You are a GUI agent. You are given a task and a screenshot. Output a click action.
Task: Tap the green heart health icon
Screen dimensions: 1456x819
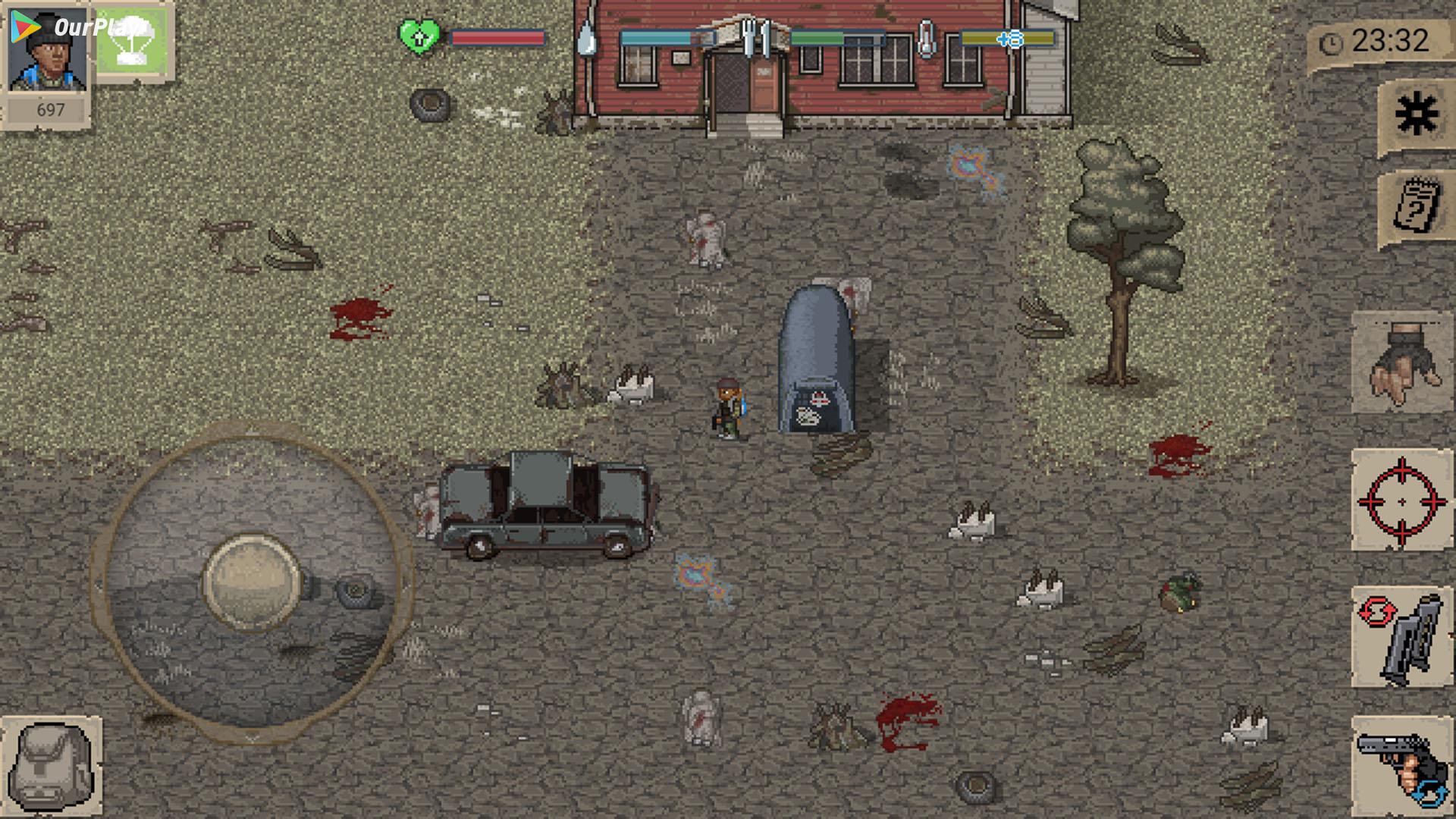419,36
